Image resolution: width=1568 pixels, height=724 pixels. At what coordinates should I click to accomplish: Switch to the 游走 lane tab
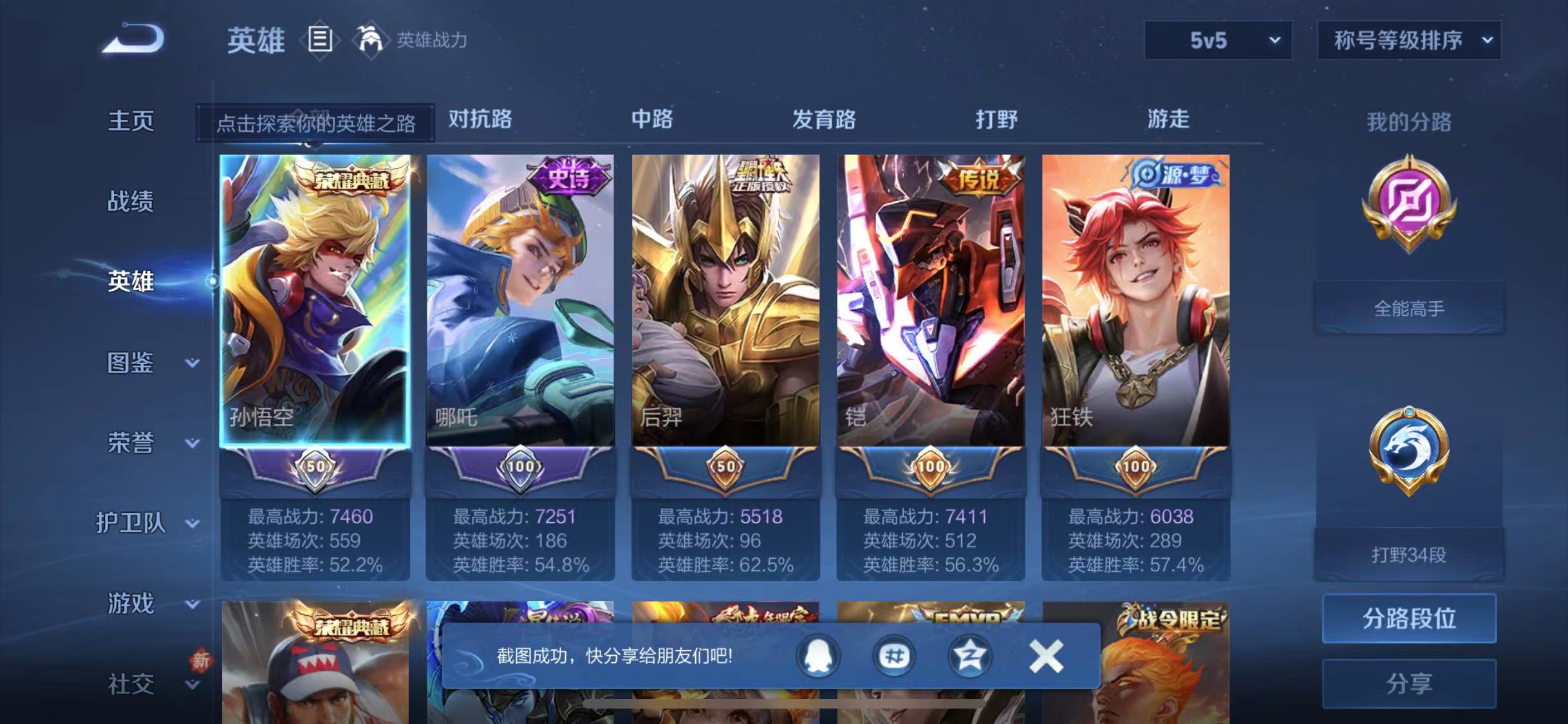[x=1170, y=120]
